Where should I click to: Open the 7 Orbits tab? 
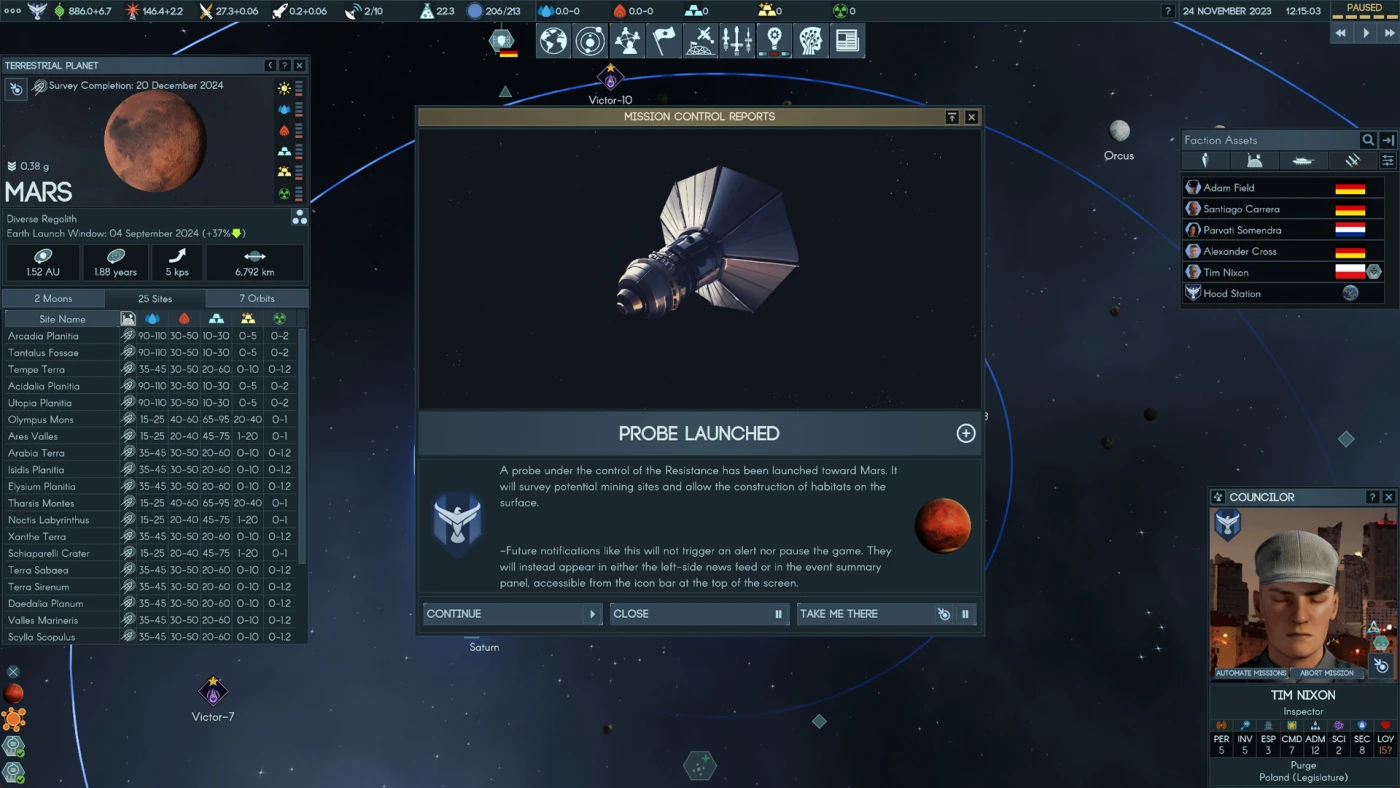point(257,298)
